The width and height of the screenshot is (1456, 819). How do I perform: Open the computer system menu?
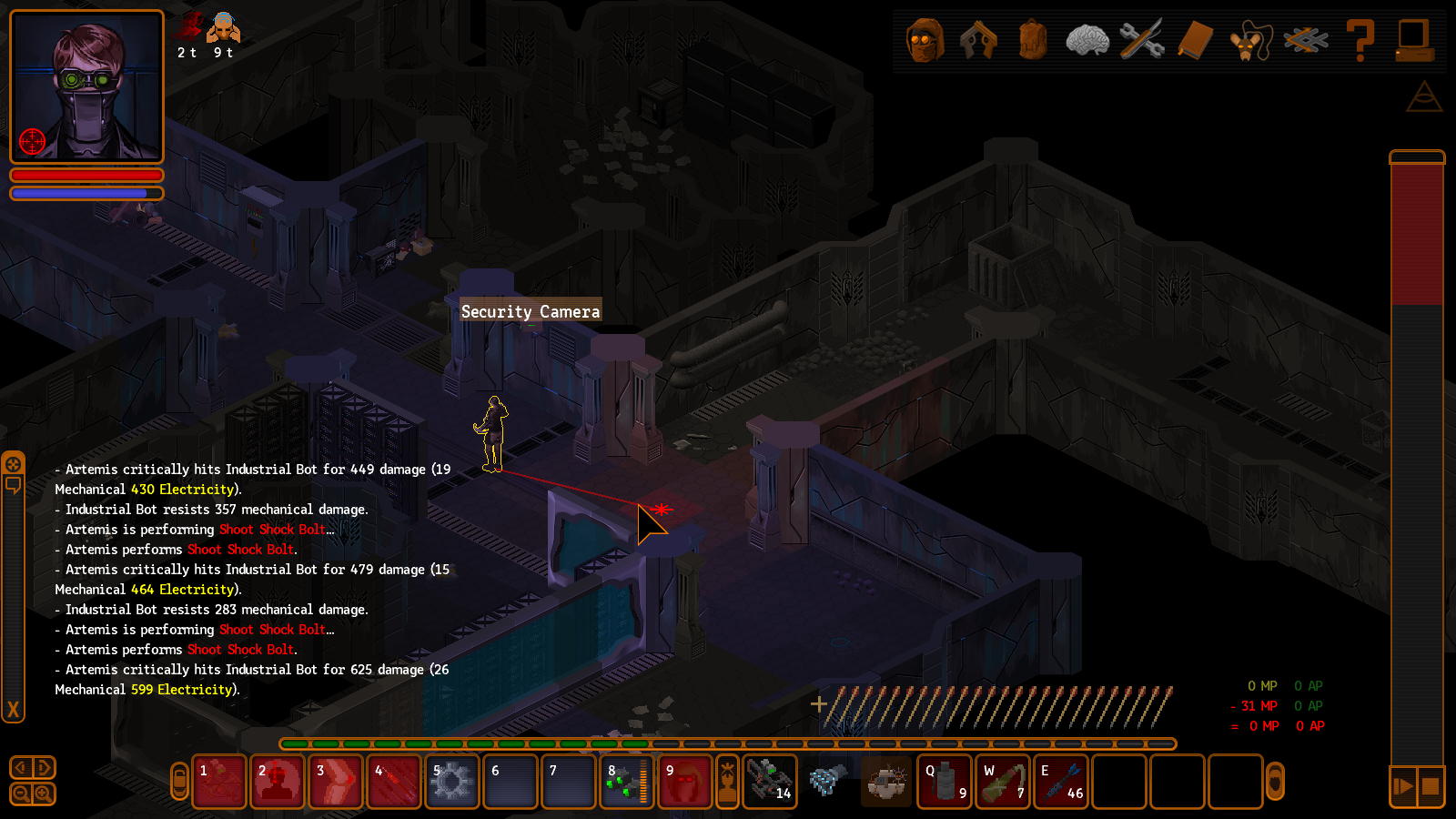1414,41
